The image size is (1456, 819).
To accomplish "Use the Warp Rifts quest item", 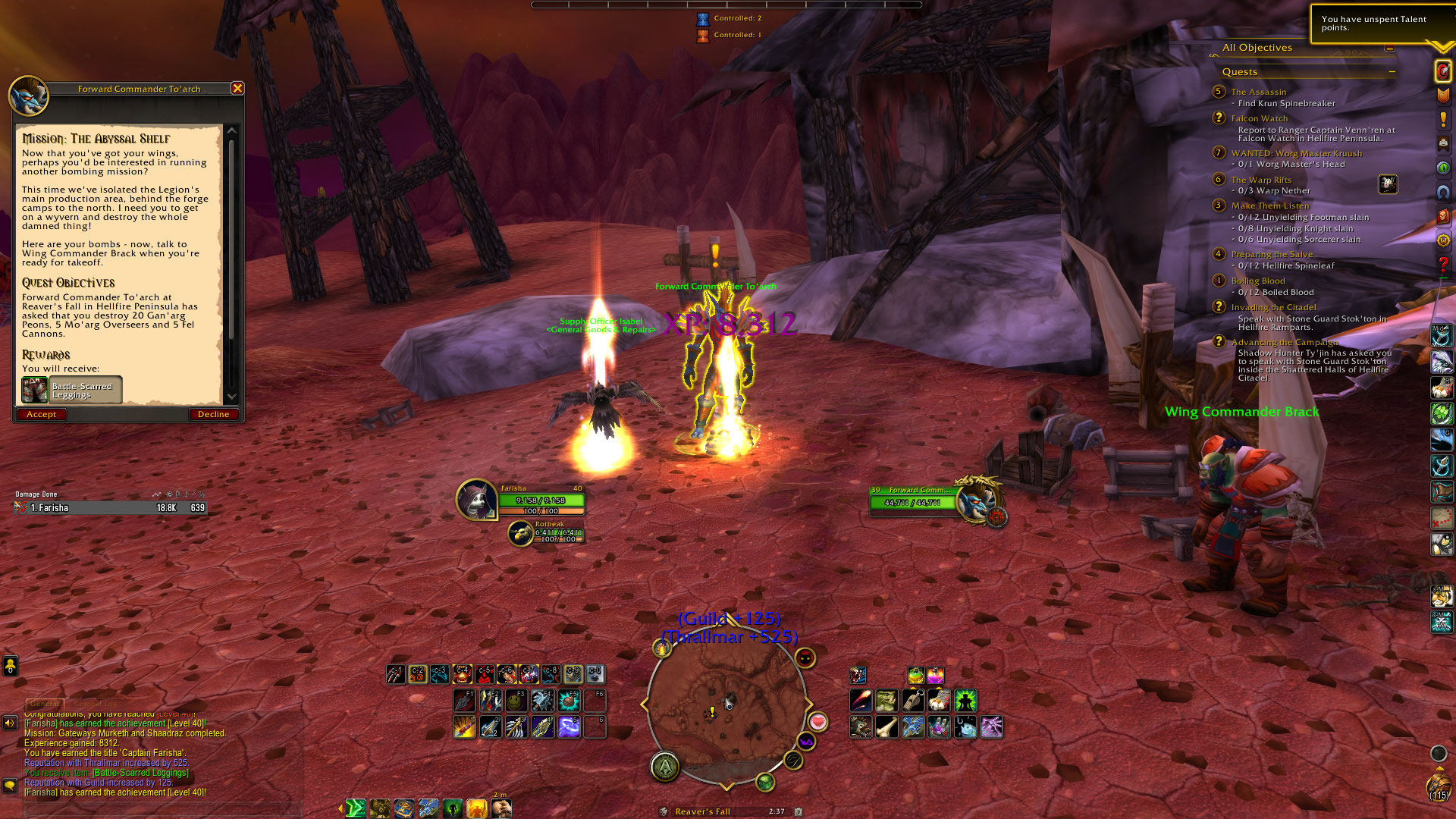I will (1388, 184).
